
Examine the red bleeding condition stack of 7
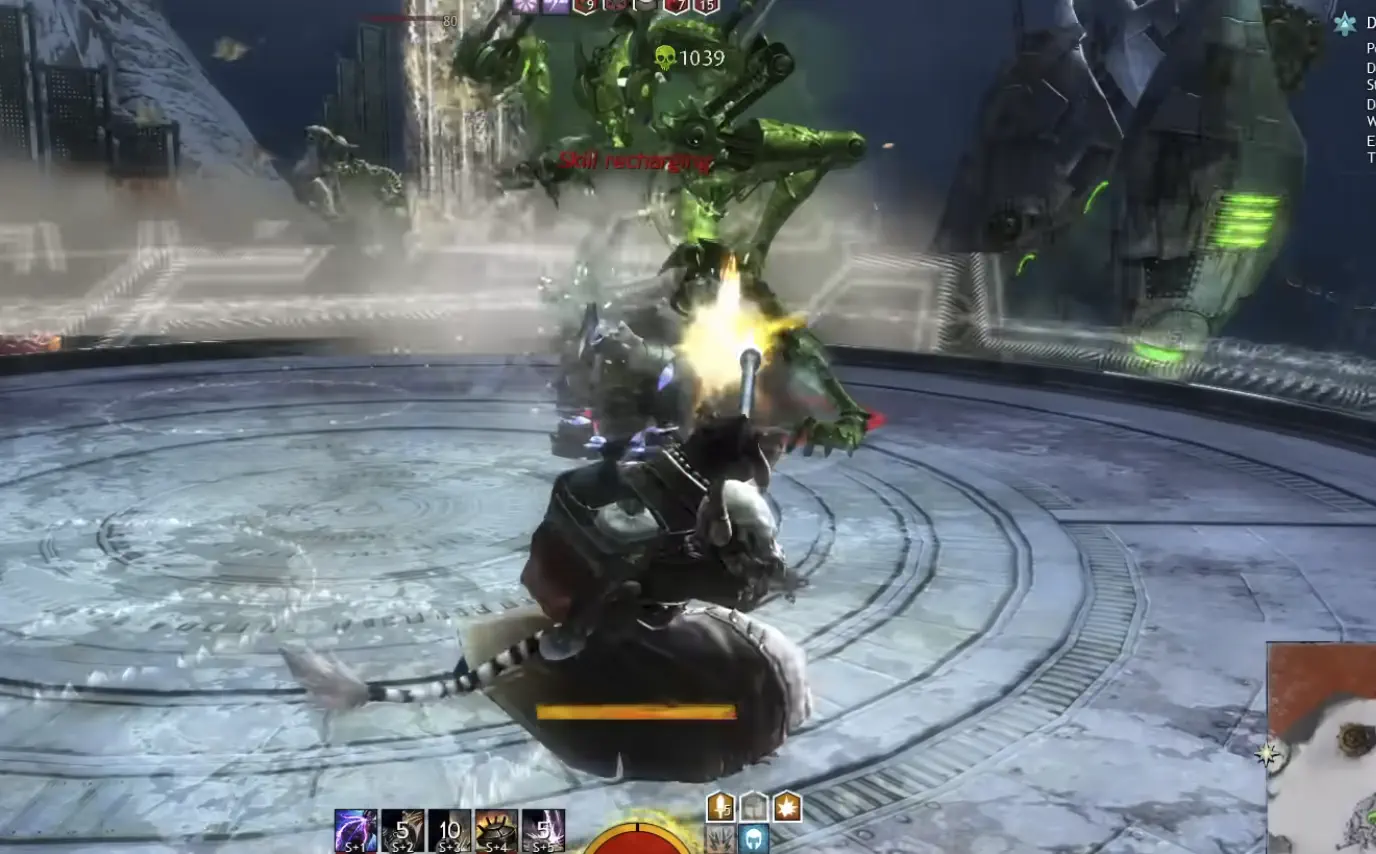point(676,8)
